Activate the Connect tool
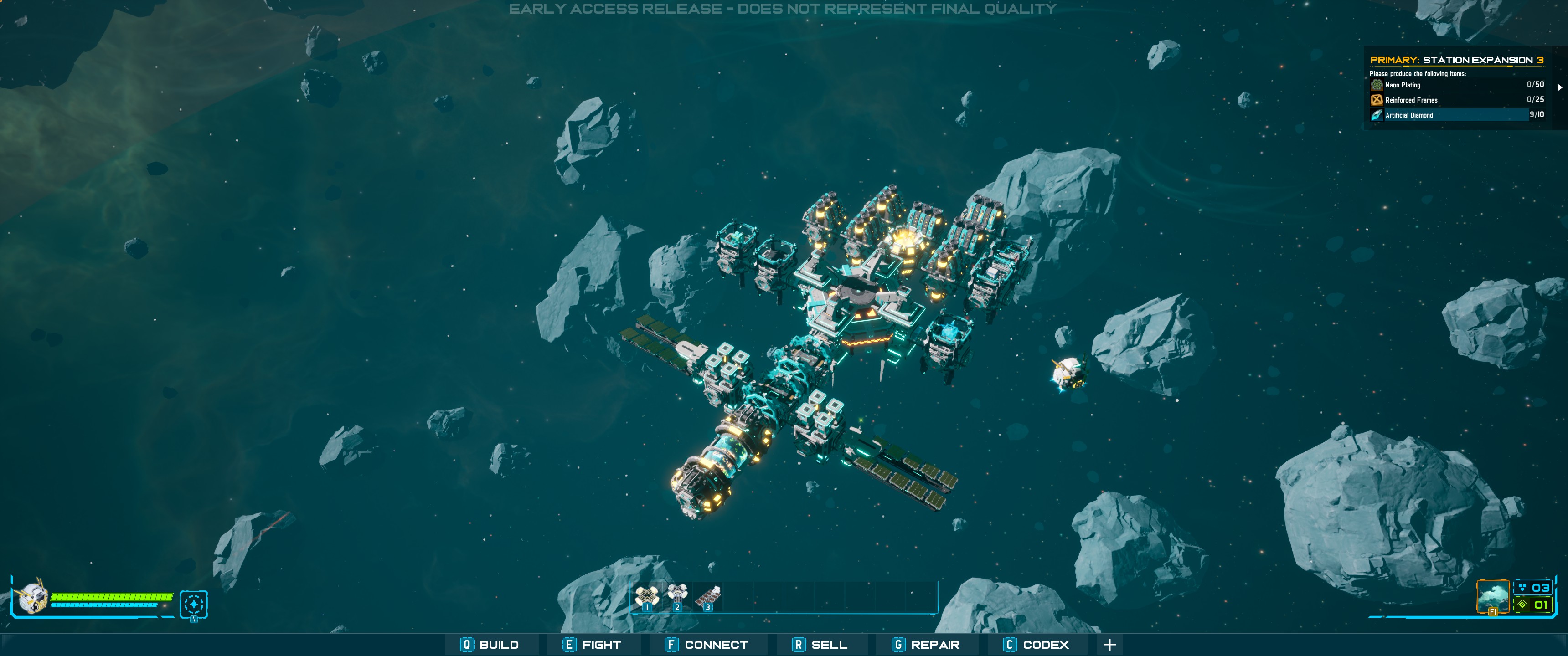 (707, 645)
